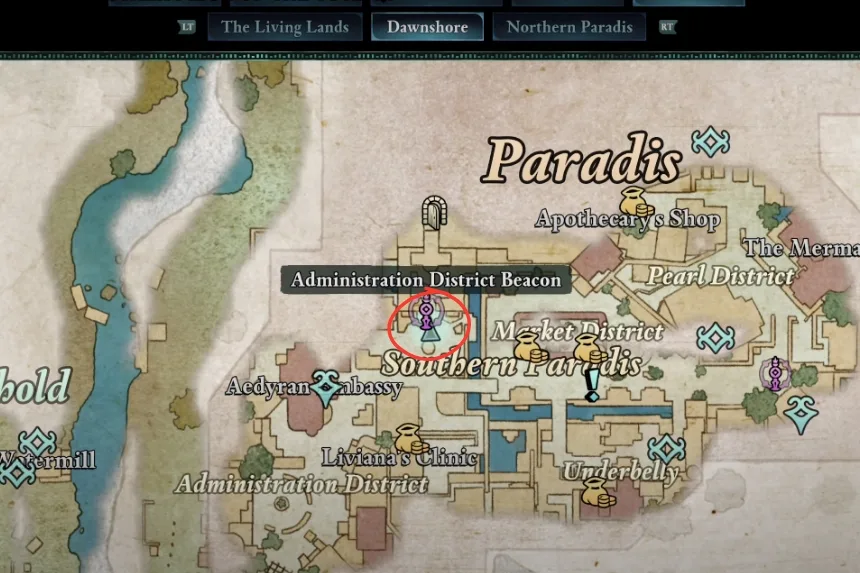Image resolution: width=860 pixels, height=573 pixels.
Task: Click the archway gate icon on the map
Action: (x=433, y=211)
